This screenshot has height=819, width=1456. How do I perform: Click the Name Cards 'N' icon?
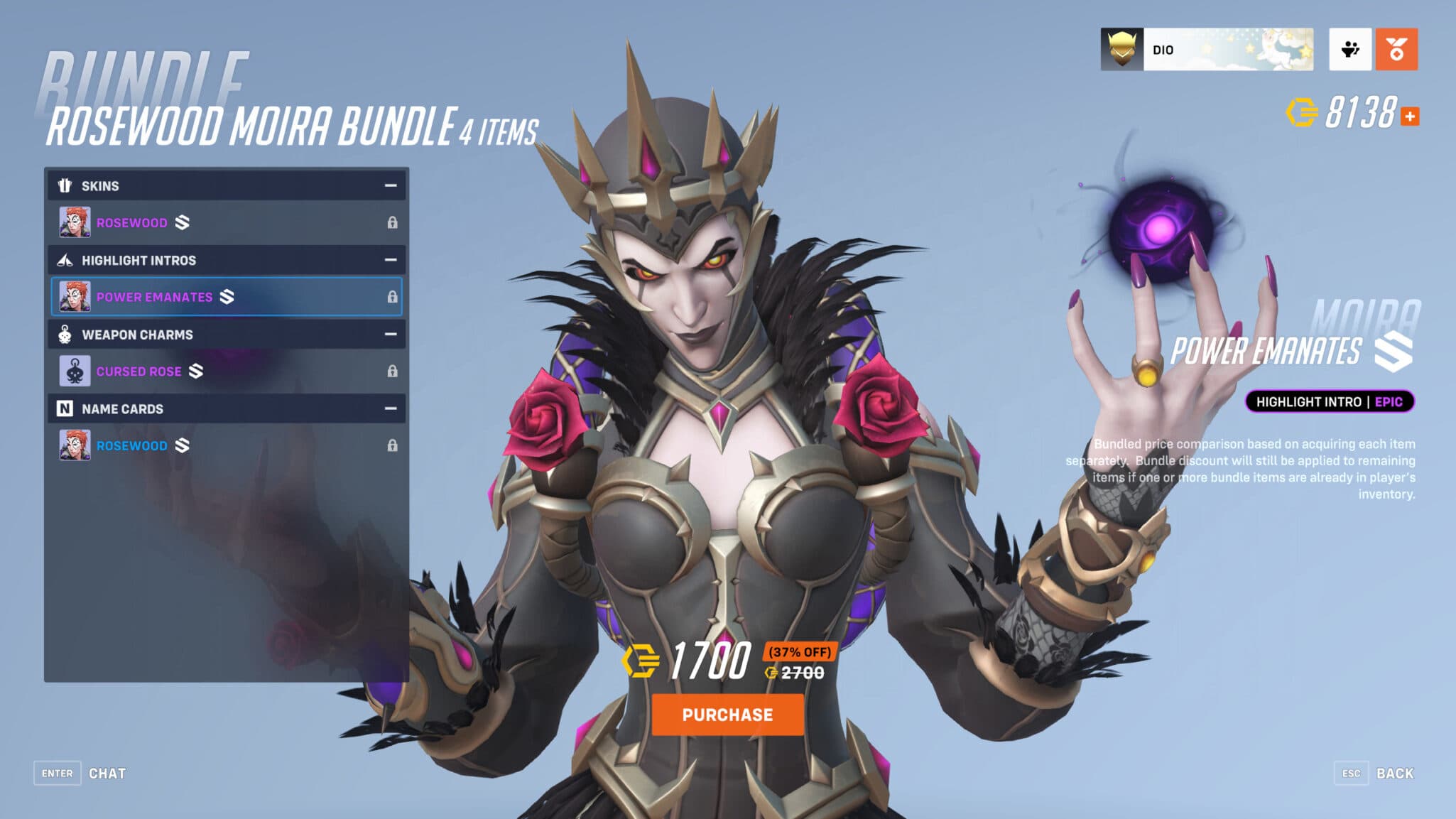pyautogui.click(x=65, y=408)
